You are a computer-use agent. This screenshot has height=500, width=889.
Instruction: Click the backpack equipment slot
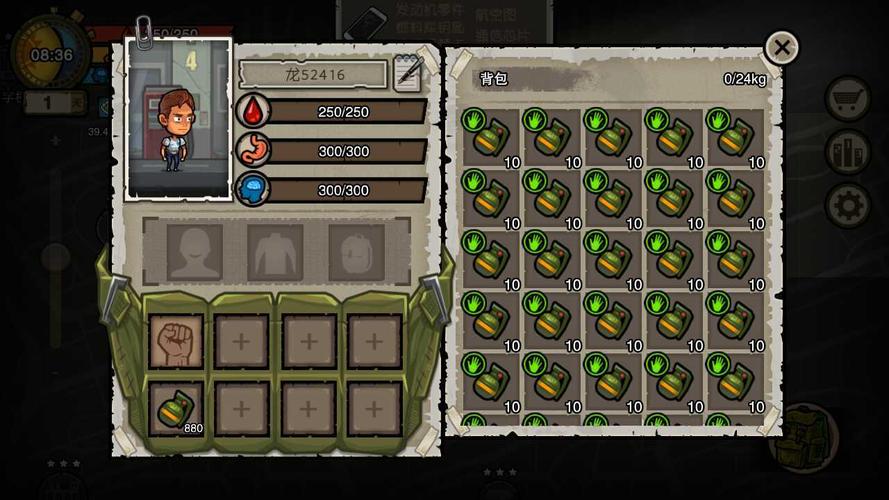tap(356, 252)
